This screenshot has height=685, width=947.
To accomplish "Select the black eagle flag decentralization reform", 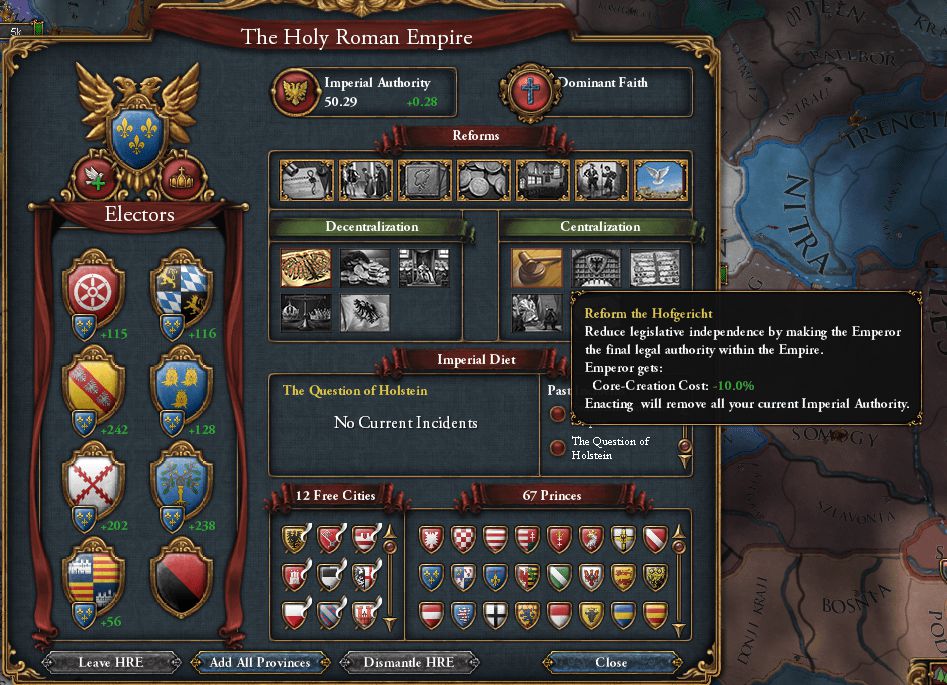I will (365, 313).
